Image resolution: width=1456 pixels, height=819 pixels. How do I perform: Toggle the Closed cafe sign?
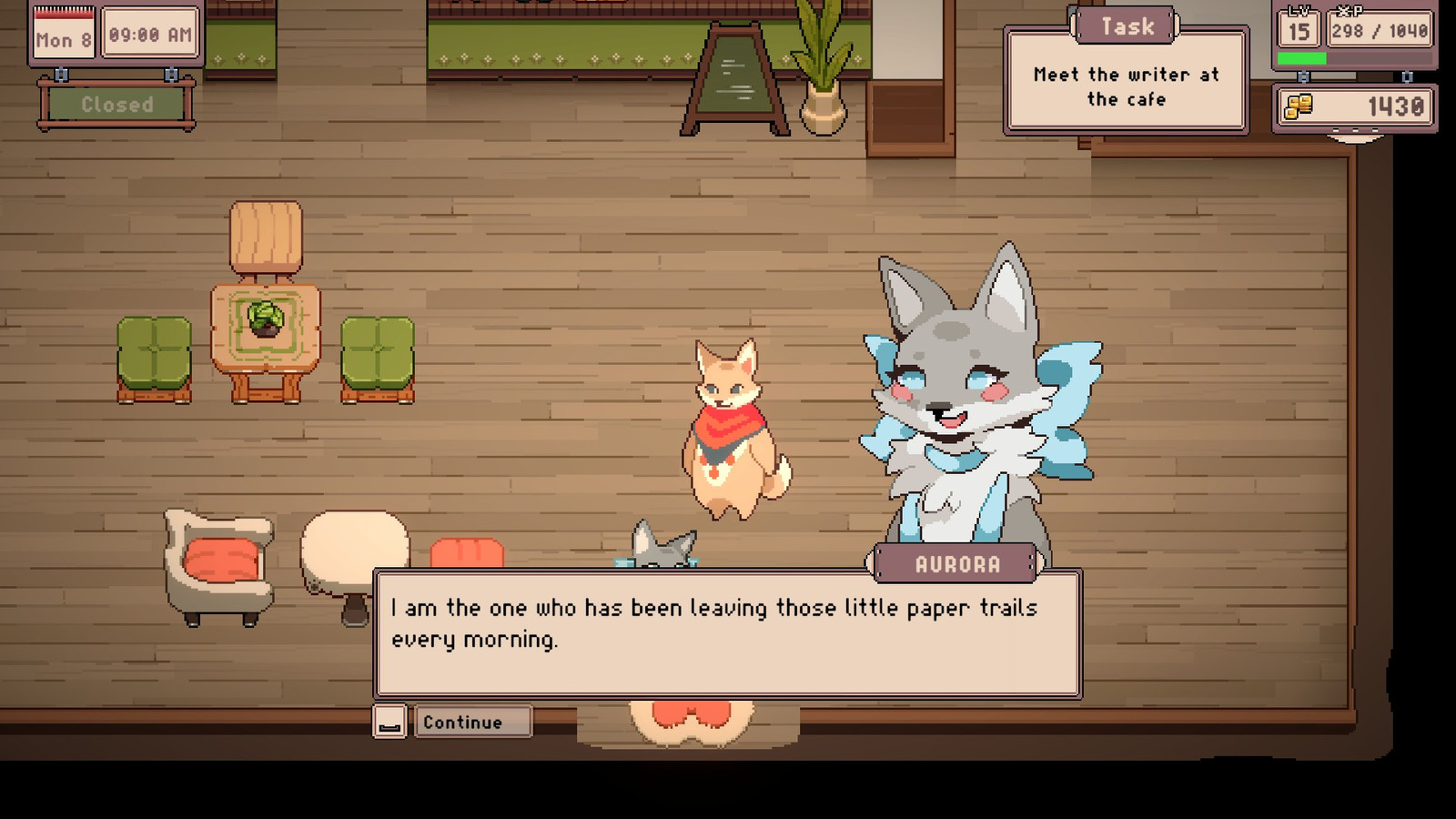pos(116,105)
